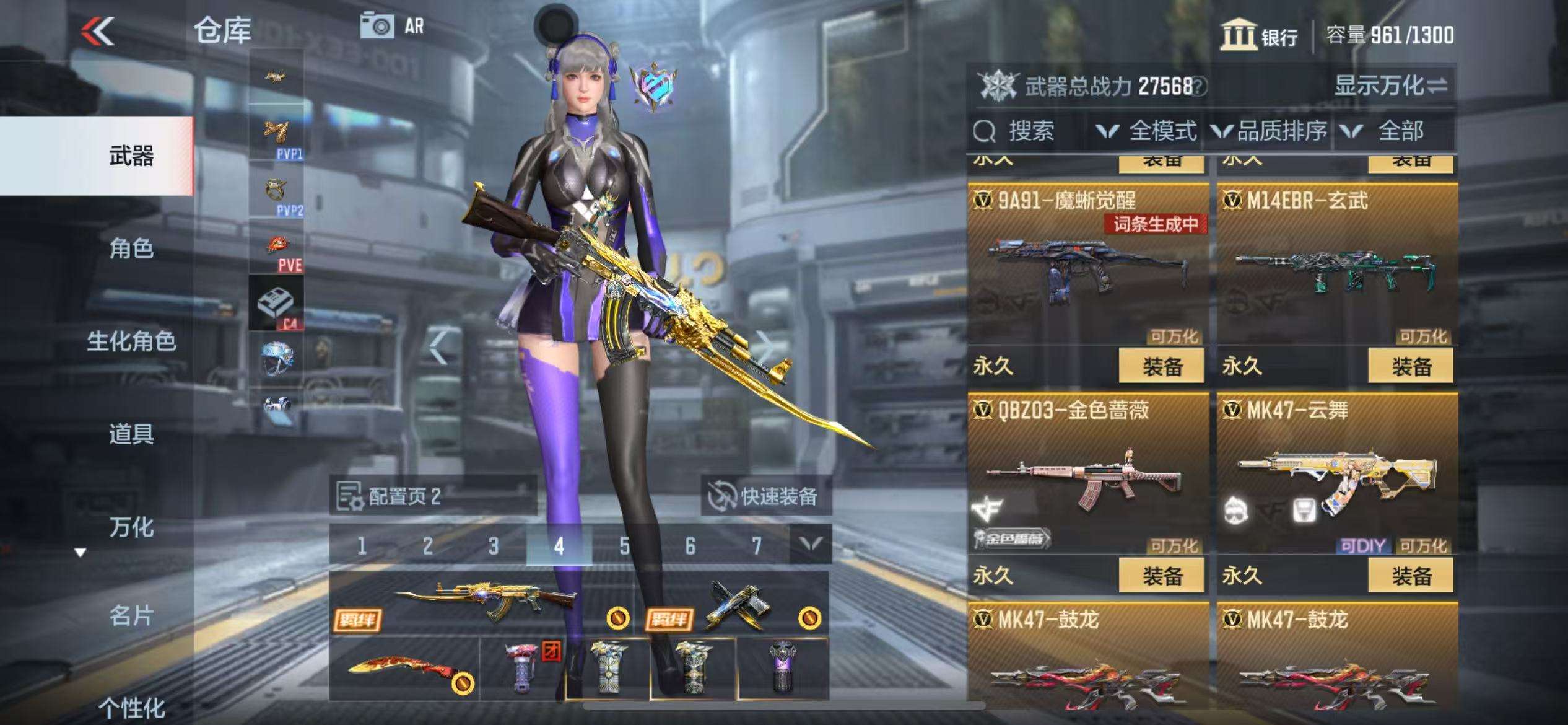The image size is (1568, 725).
Task: Open the 银行 bank storage
Action: [1260, 35]
